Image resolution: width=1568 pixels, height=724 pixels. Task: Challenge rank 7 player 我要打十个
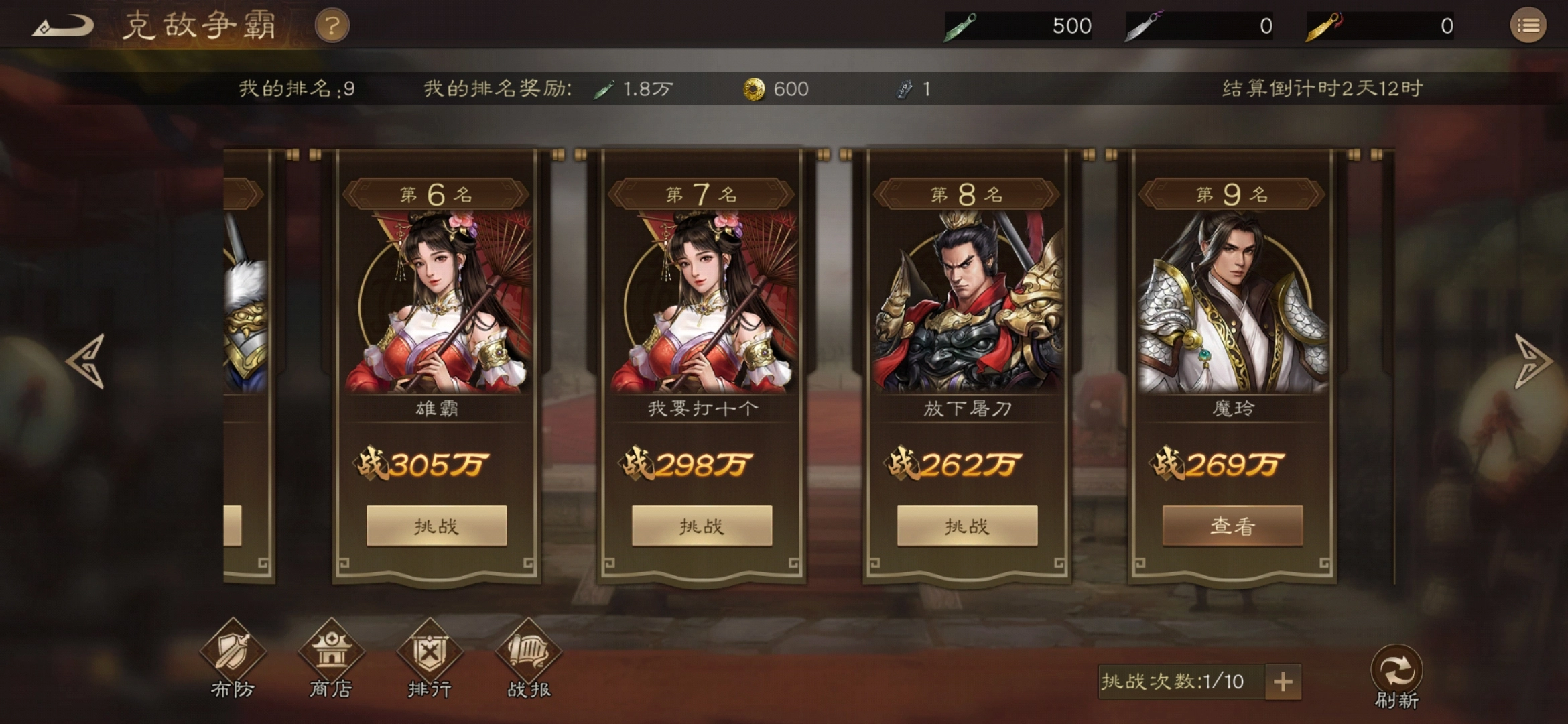tap(702, 526)
